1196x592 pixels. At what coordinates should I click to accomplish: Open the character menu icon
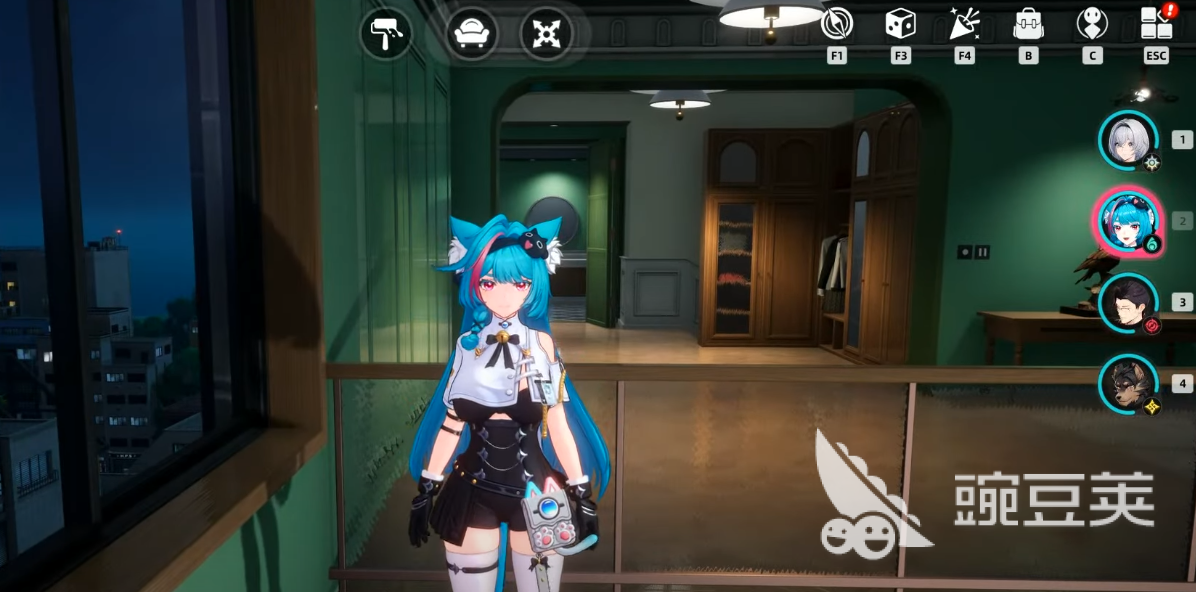coord(1092,23)
